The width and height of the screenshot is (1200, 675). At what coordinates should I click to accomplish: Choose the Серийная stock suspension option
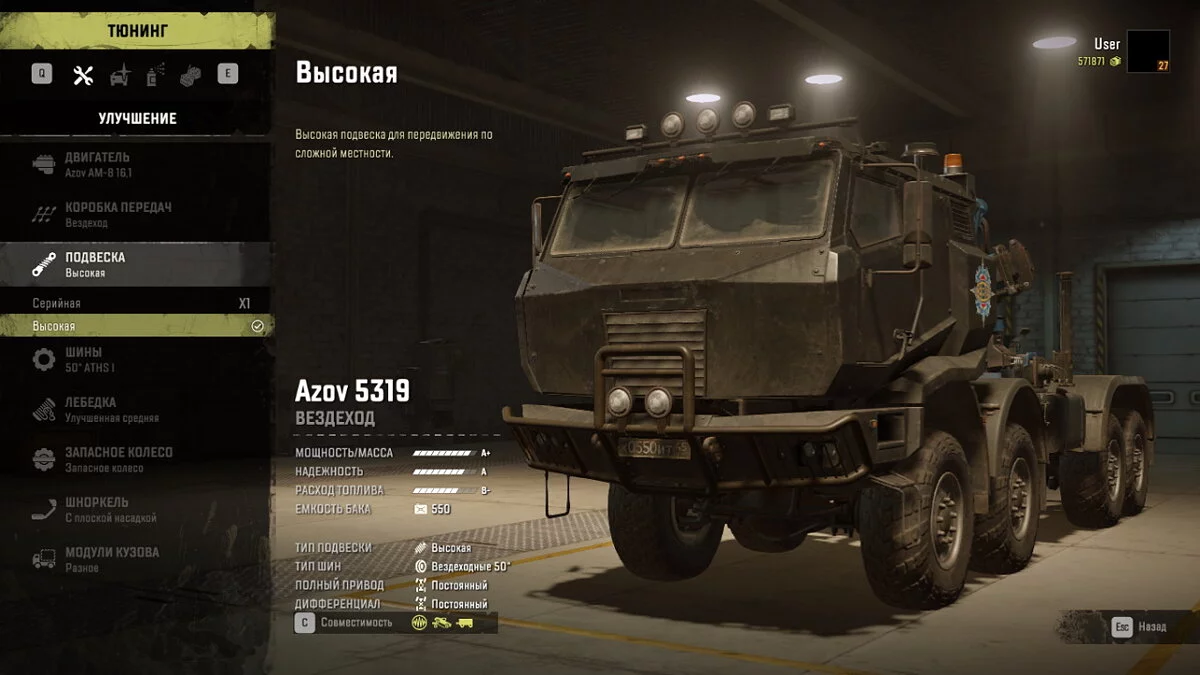coord(136,303)
